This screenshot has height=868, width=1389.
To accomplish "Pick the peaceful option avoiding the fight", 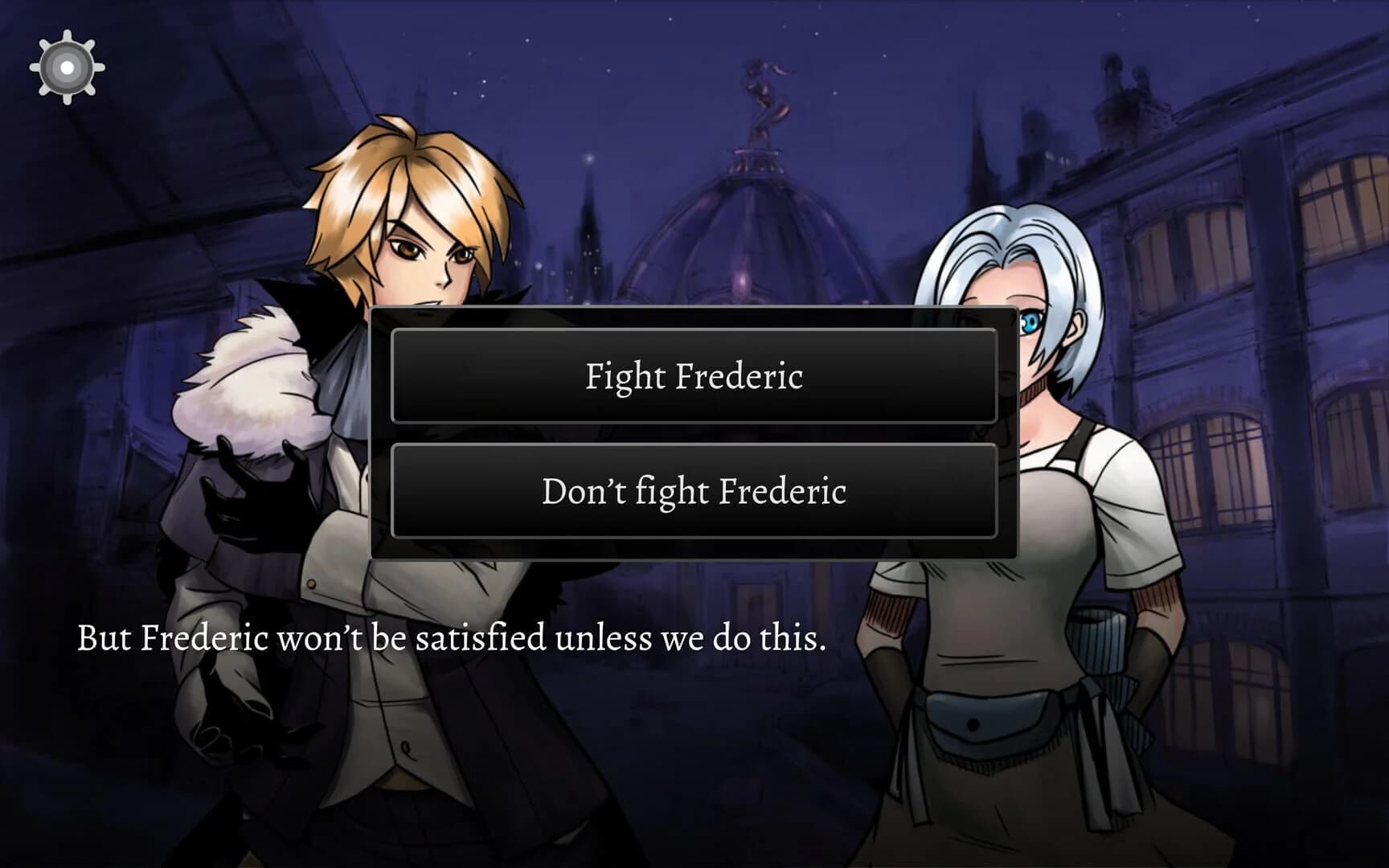I will pyautogui.click(x=694, y=490).
